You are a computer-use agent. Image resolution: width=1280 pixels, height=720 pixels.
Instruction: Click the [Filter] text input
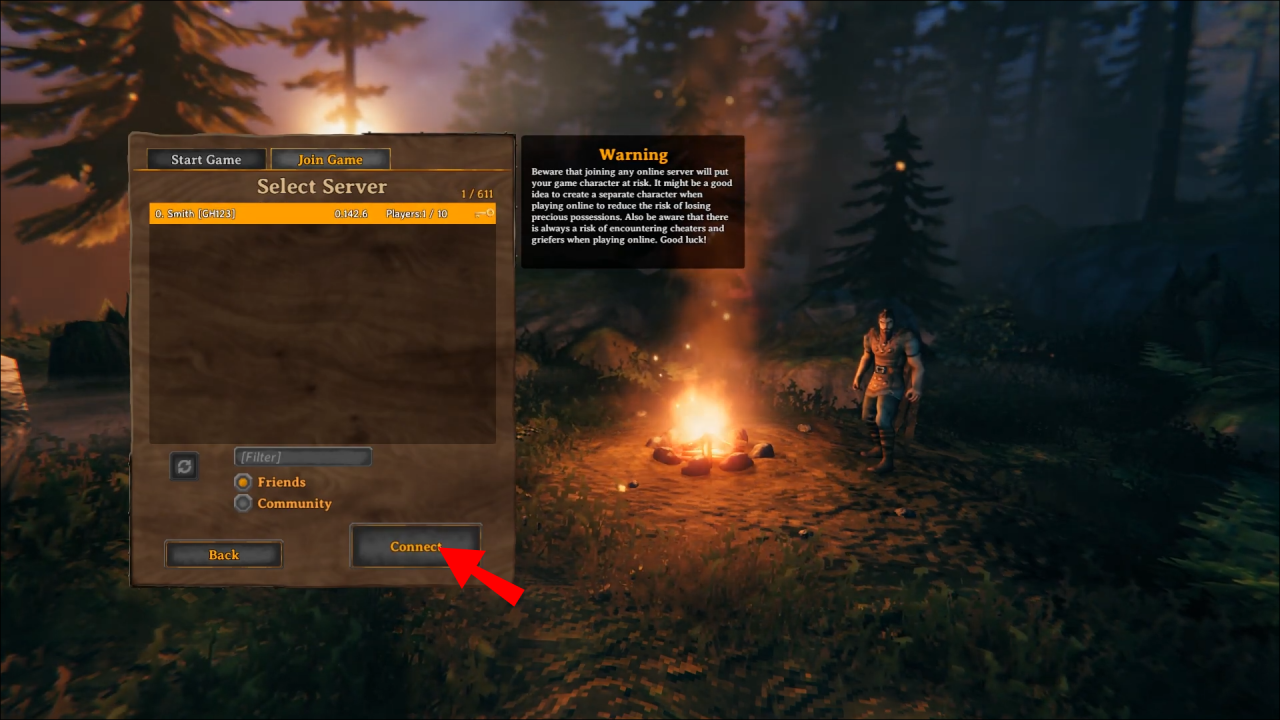[x=302, y=456]
